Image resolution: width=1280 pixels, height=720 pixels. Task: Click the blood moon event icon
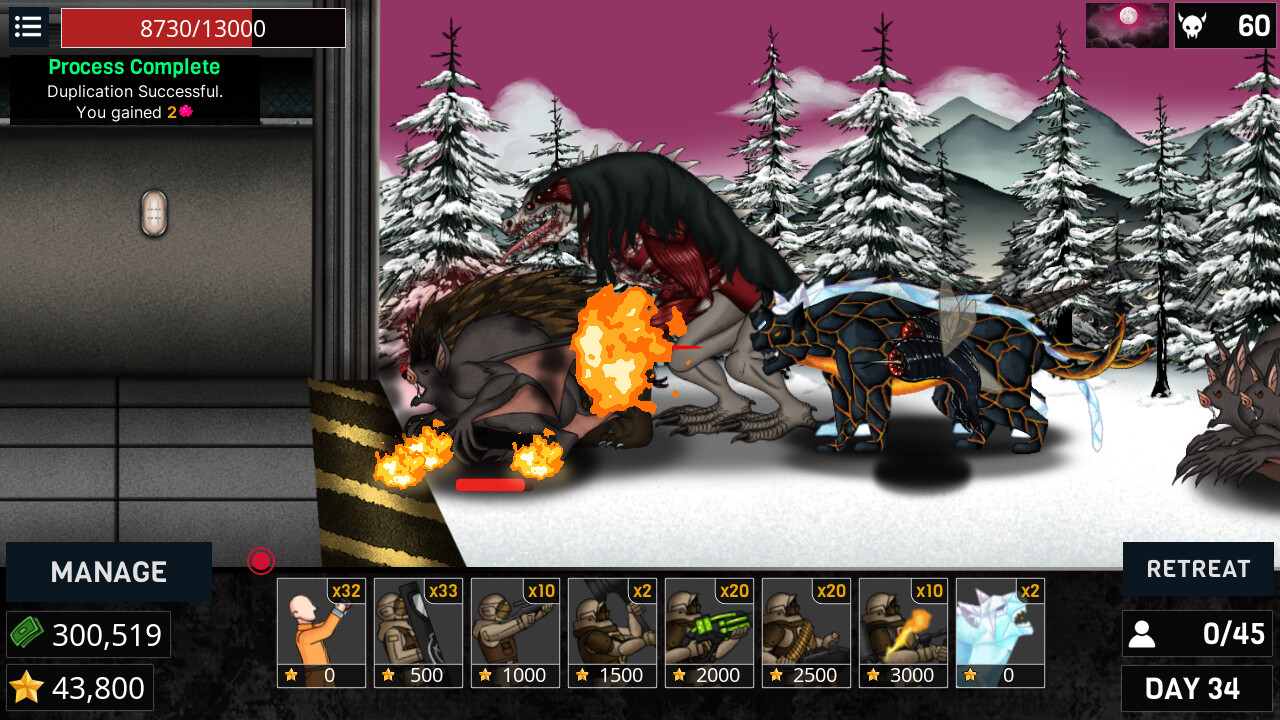[1127, 25]
